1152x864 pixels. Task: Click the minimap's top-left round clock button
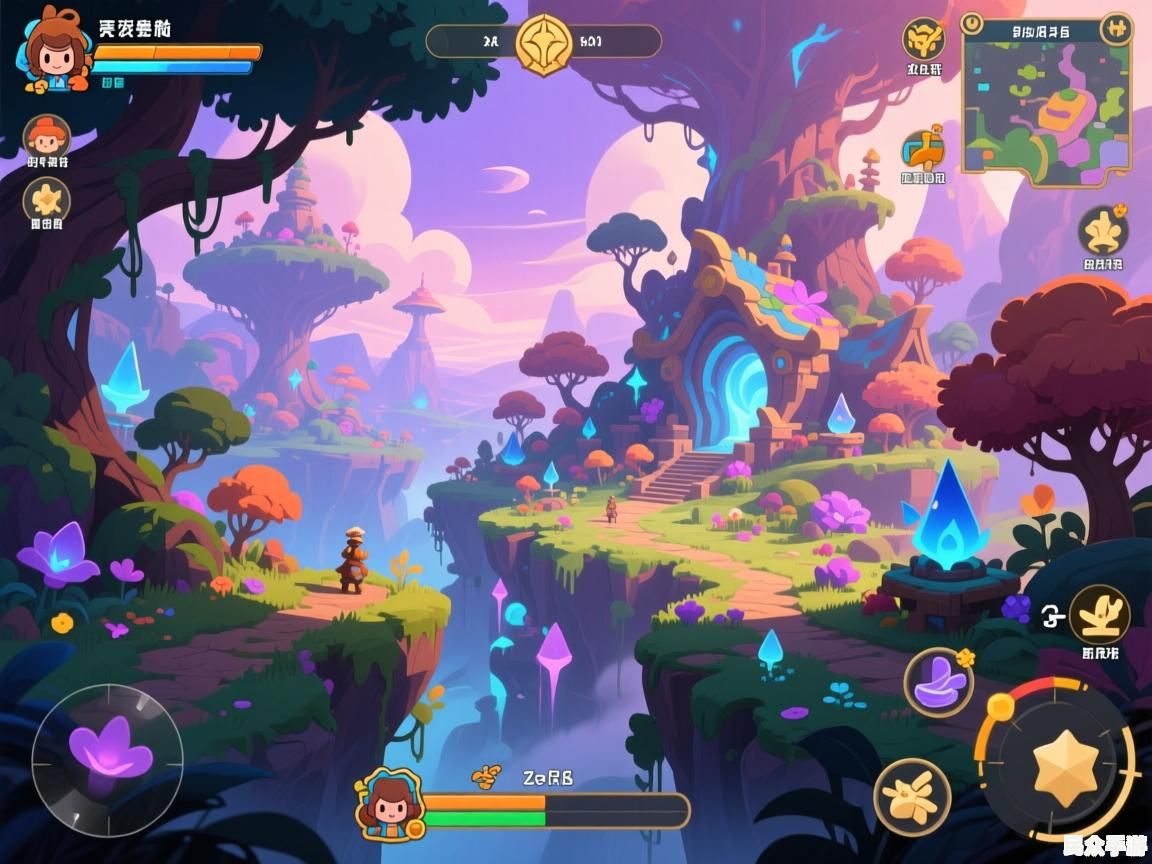pyautogui.click(x=971, y=24)
